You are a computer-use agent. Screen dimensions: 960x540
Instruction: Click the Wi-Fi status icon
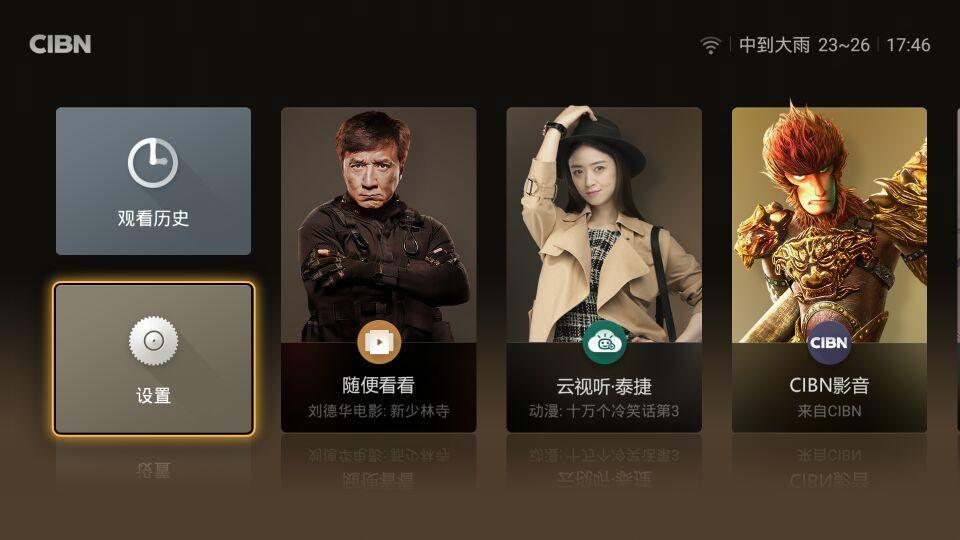click(710, 45)
